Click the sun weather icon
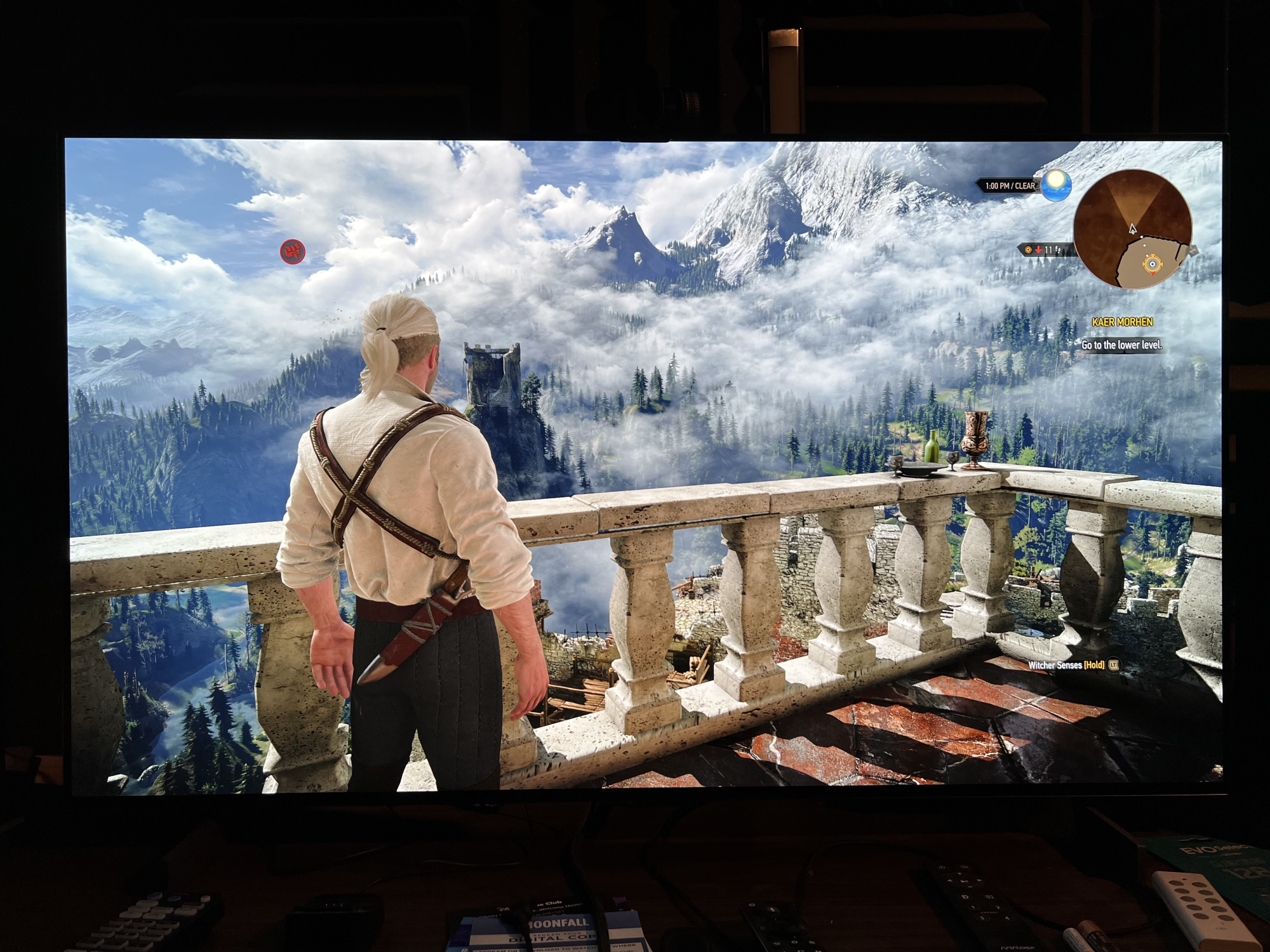This screenshot has height=952, width=1270. [1056, 185]
